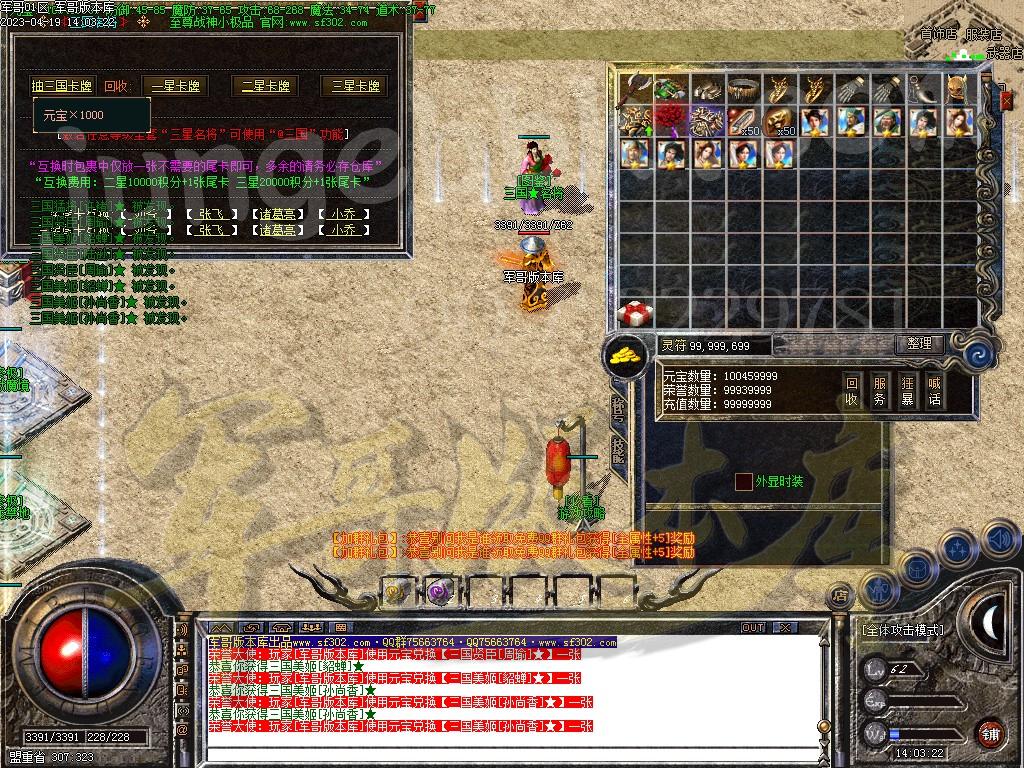Click the OUT button above chat
The image size is (1024, 768).
(x=753, y=628)
